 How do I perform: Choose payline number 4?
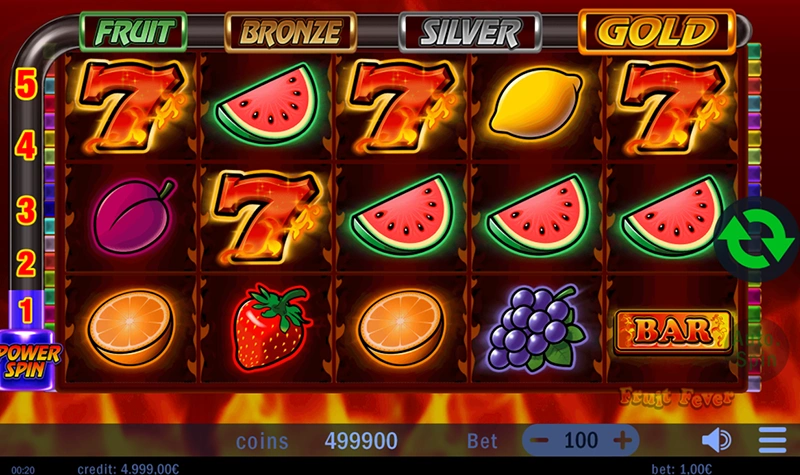pos(27,147)
